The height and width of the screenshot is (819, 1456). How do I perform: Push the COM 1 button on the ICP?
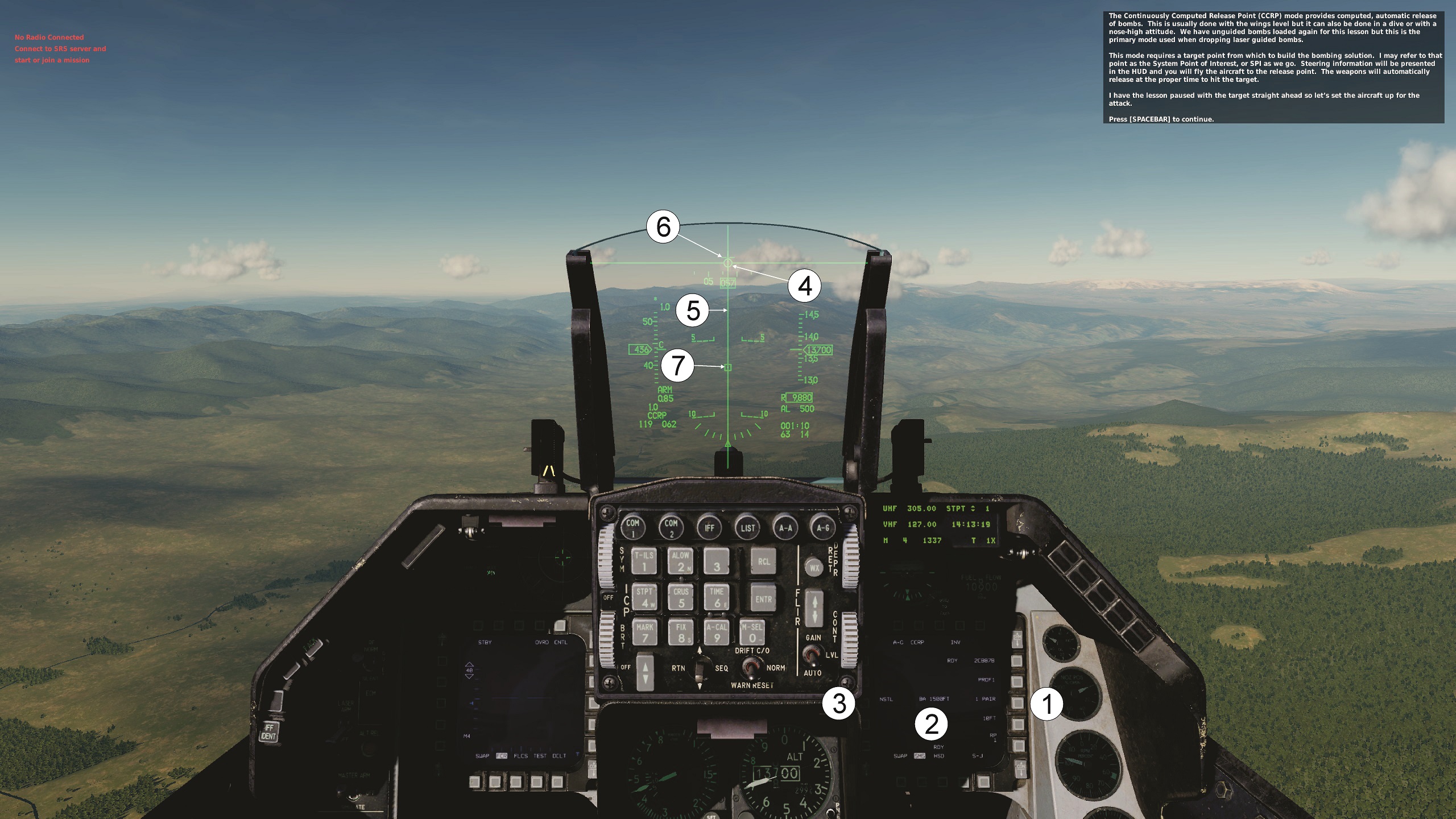[x=633, y=527]
